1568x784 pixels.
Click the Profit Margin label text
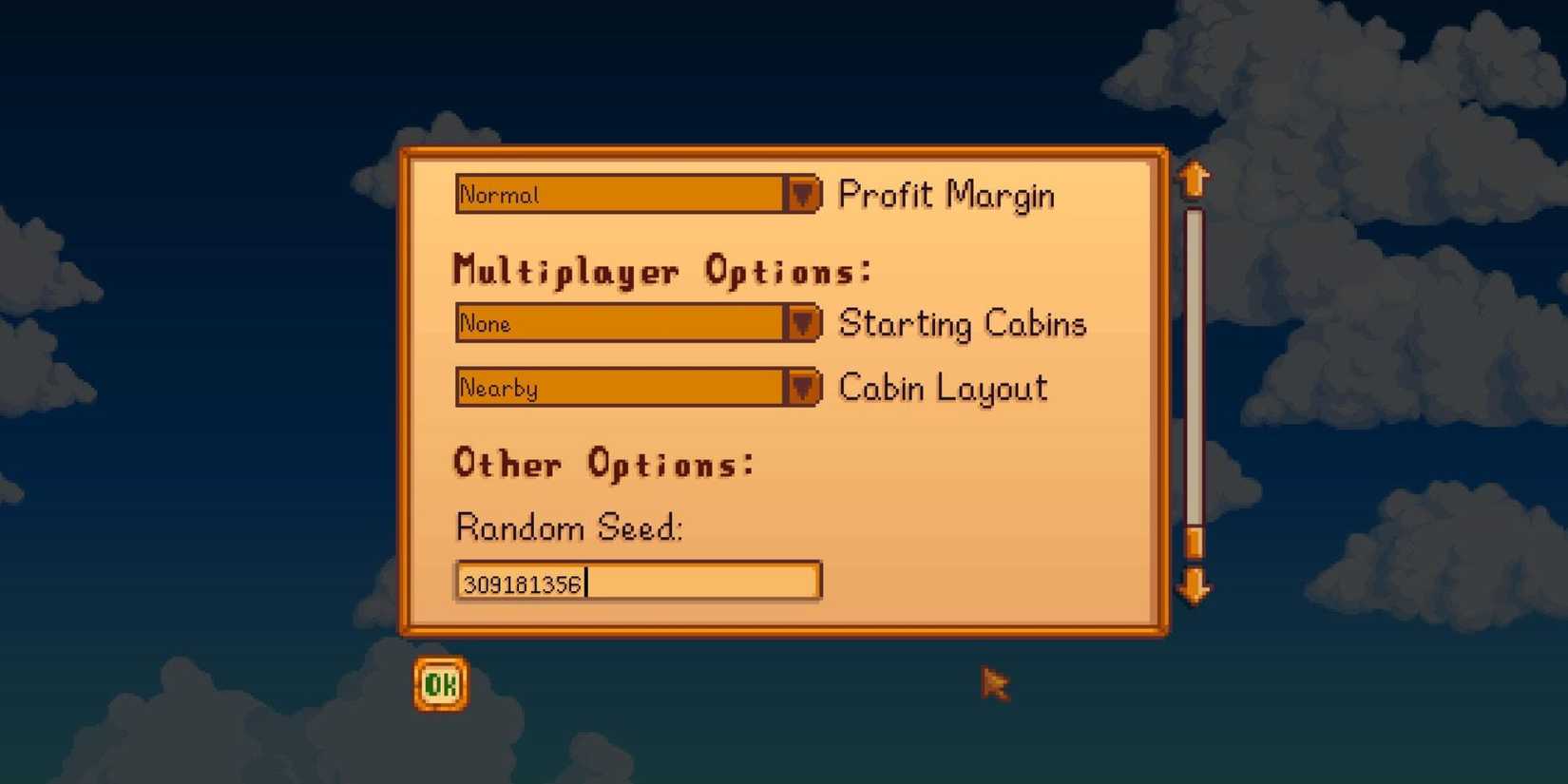pos(947,195)
